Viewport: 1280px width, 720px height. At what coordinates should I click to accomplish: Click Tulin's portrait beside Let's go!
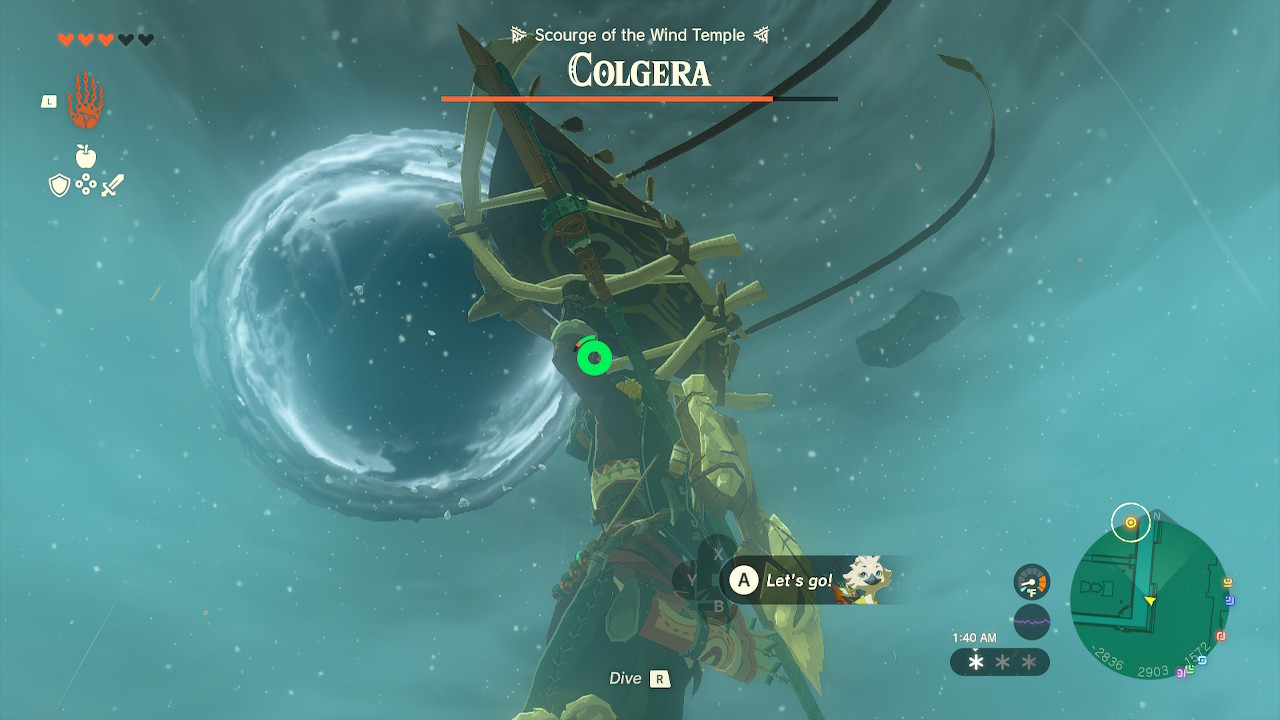pos(864,579)
